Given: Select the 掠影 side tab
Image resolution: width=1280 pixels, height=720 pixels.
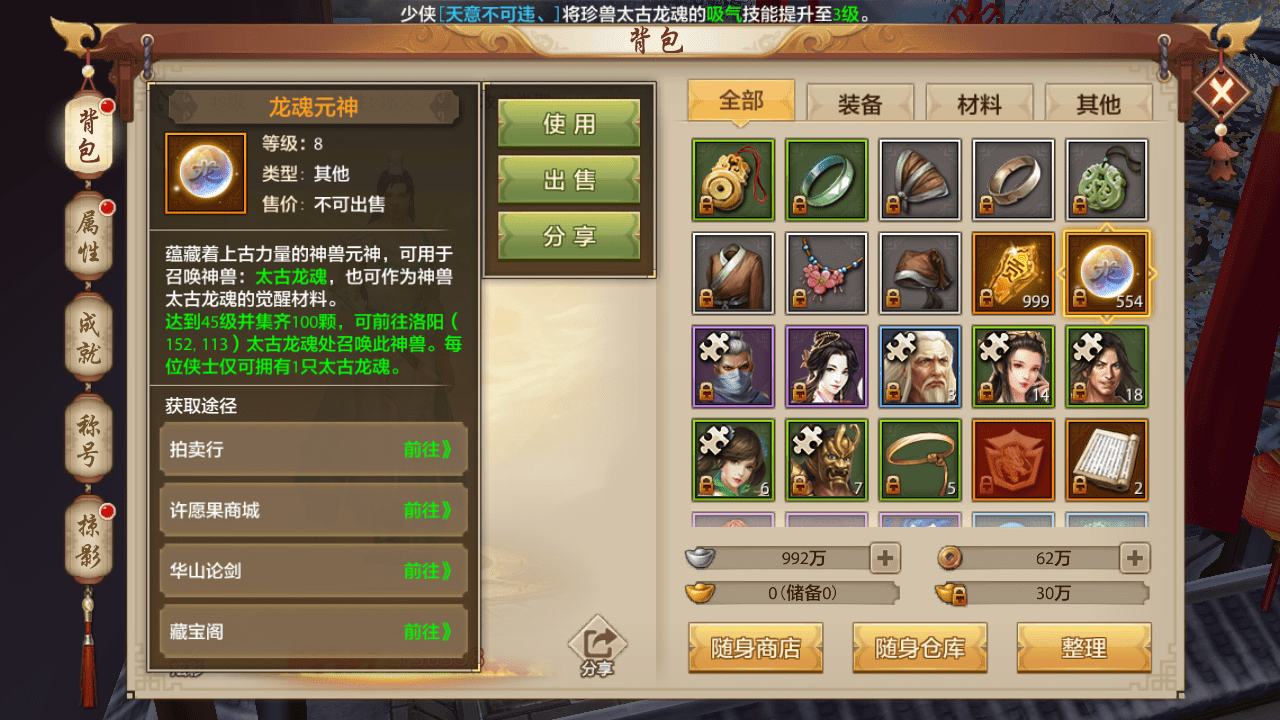Looking at the screenshot, I should tap(88, 544).
